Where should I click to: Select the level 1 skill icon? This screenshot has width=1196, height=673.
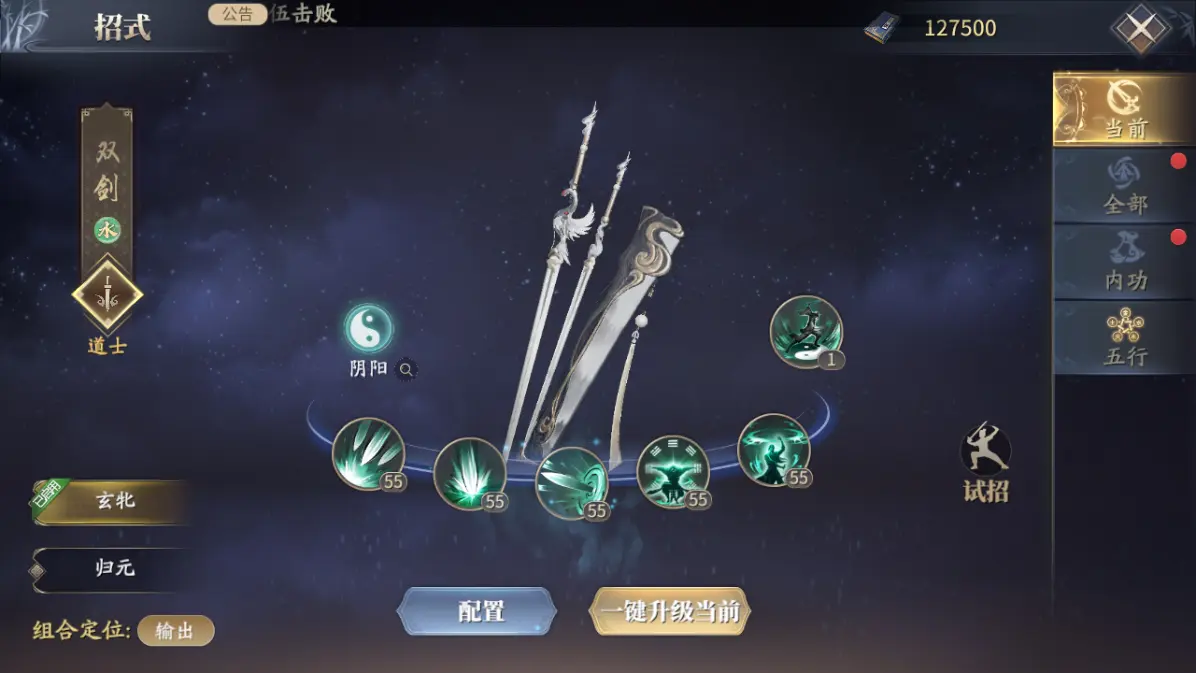[805, 332]
